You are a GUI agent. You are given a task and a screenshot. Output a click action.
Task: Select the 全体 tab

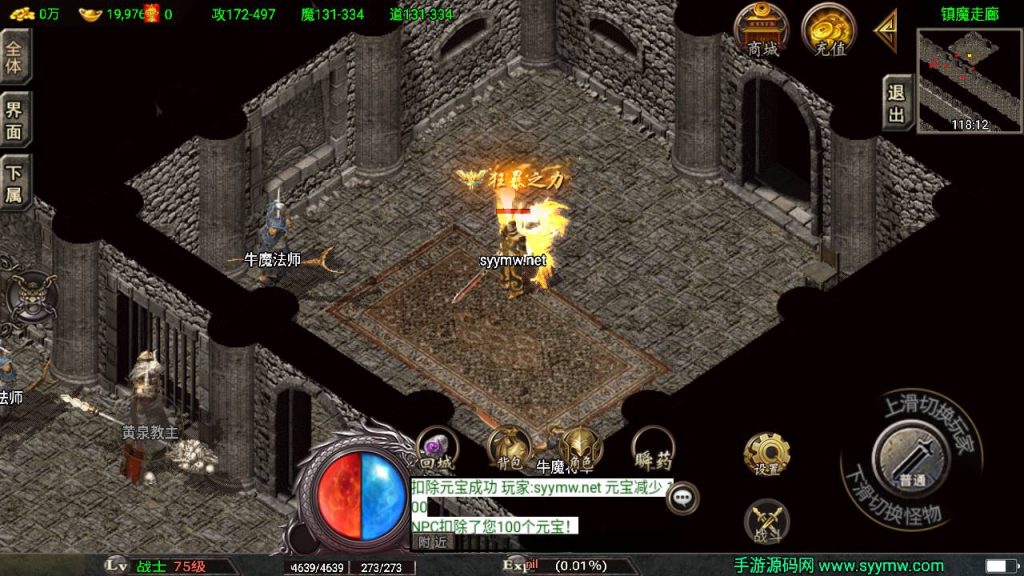click(14, 55)
